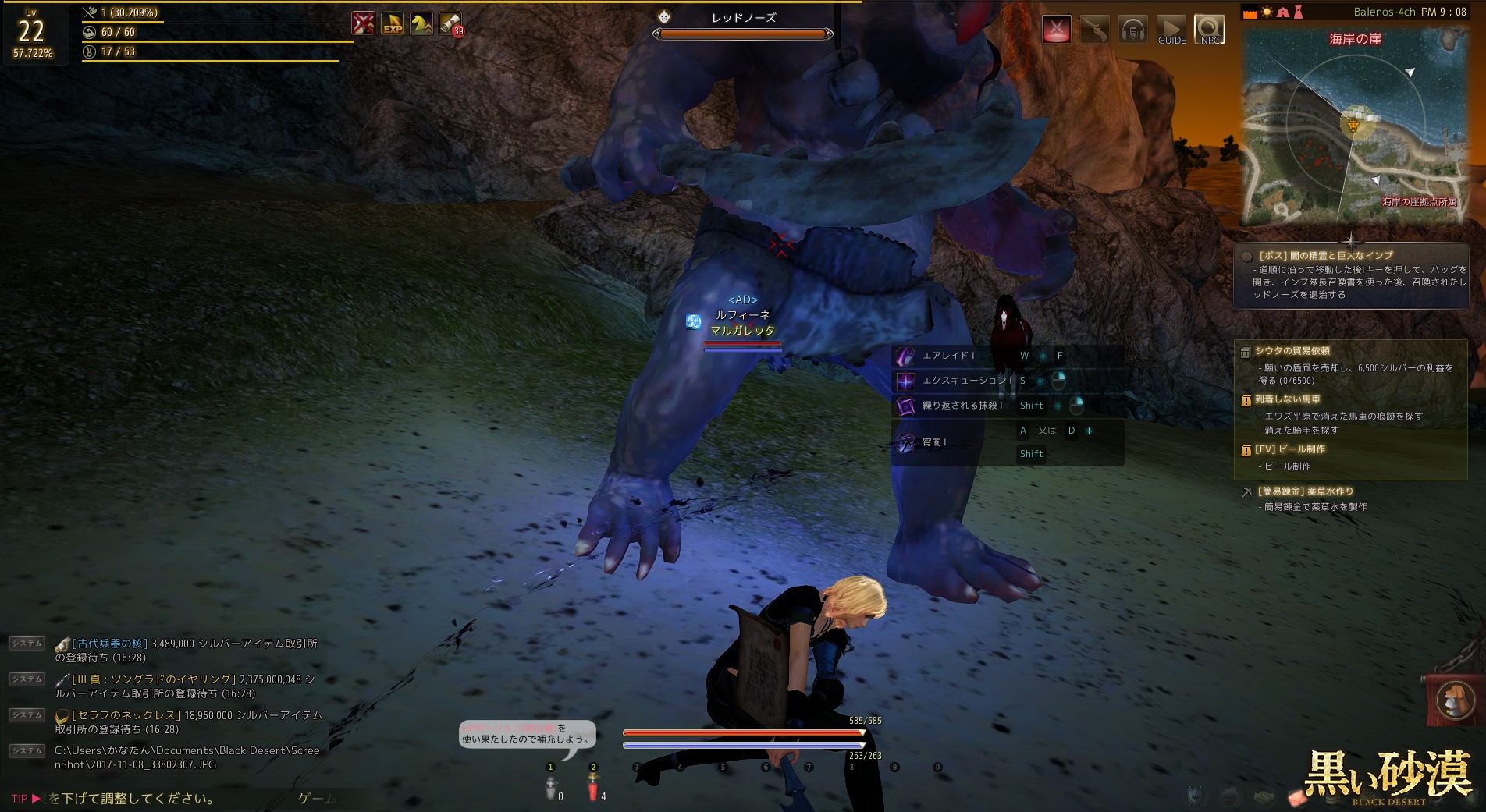Screen dimensions: 1486x812
Task: Check the horse buff icon
Action: pos(421,24)
